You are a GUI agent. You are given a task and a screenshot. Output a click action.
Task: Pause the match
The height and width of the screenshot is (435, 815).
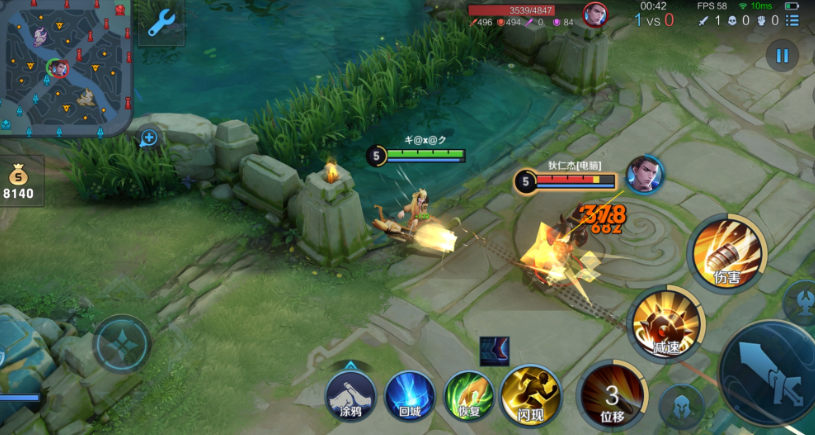click(x=782, y=56)
